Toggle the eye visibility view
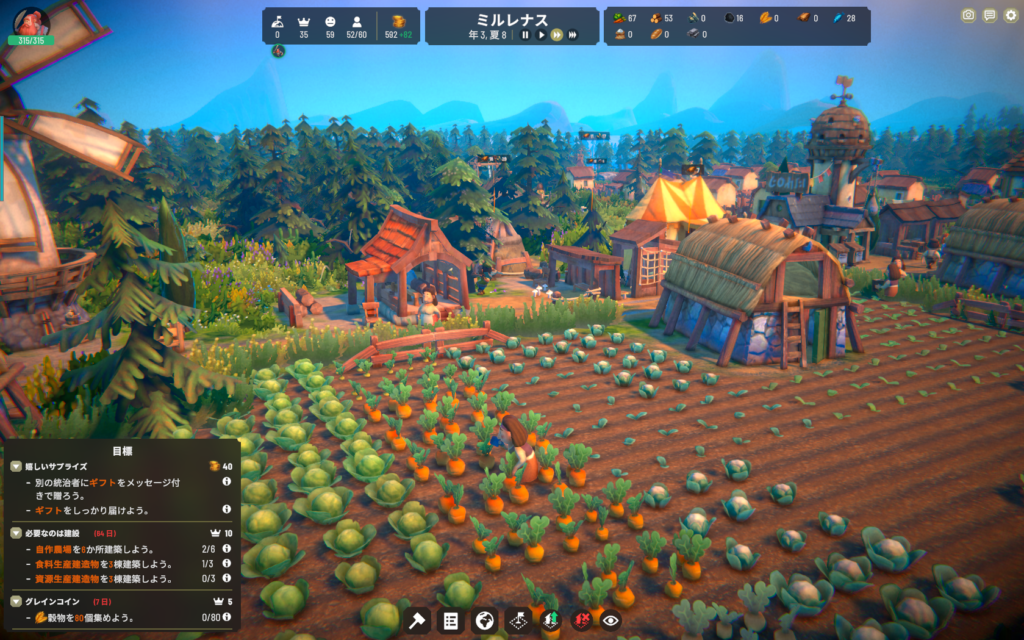This screenshot has height=640, width=1024. tap(610, 621)
